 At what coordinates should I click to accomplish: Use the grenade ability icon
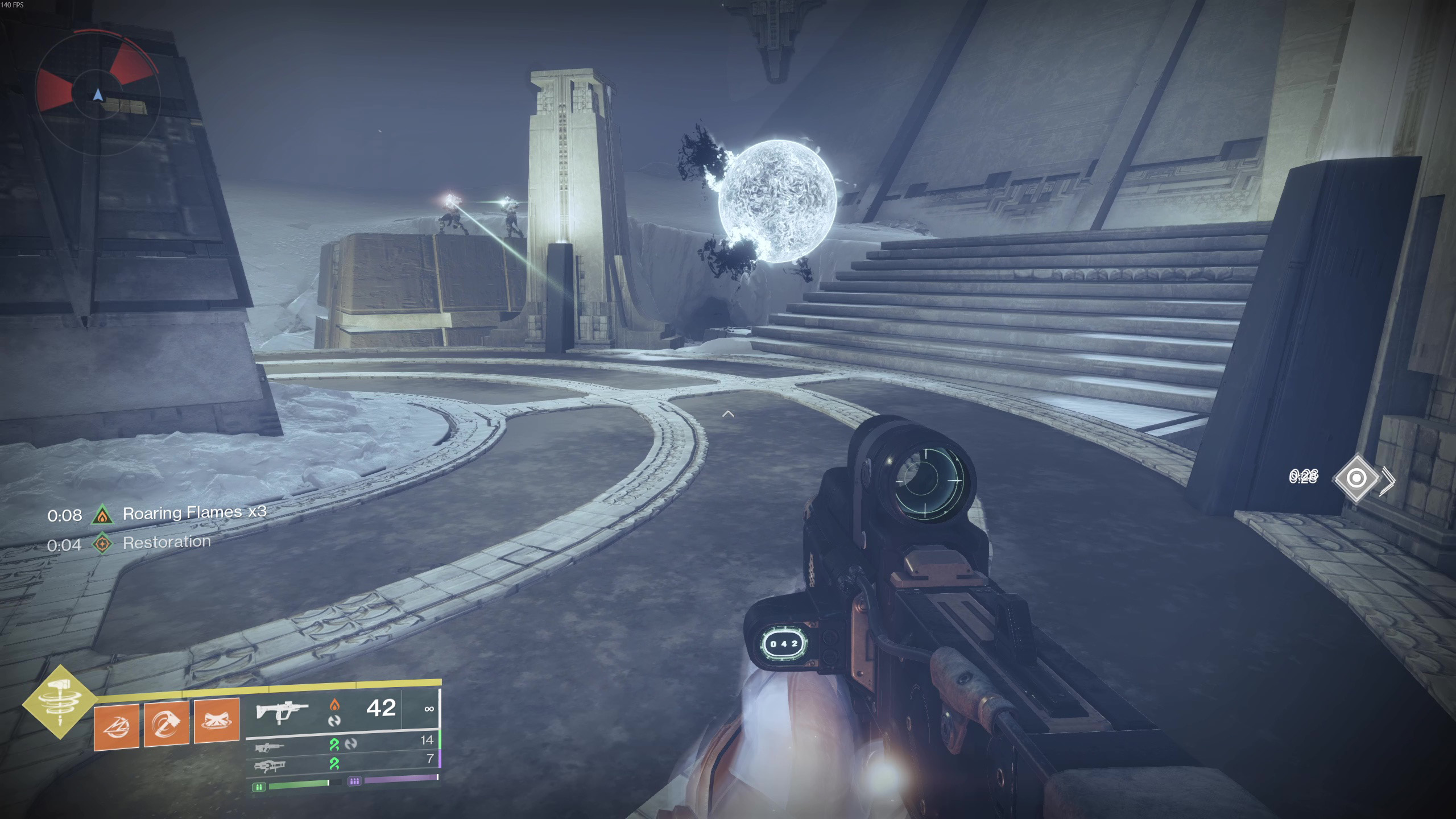click(117, 726)
